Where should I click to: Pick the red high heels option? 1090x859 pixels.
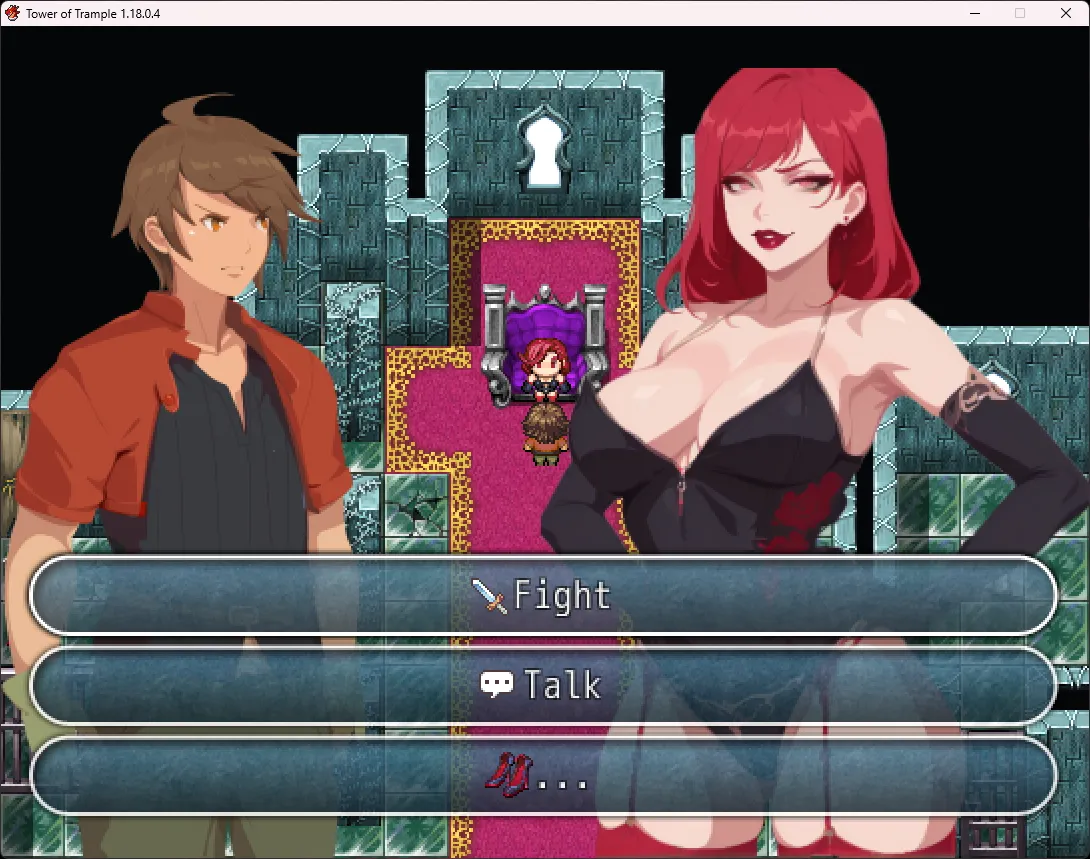(543, 775)
